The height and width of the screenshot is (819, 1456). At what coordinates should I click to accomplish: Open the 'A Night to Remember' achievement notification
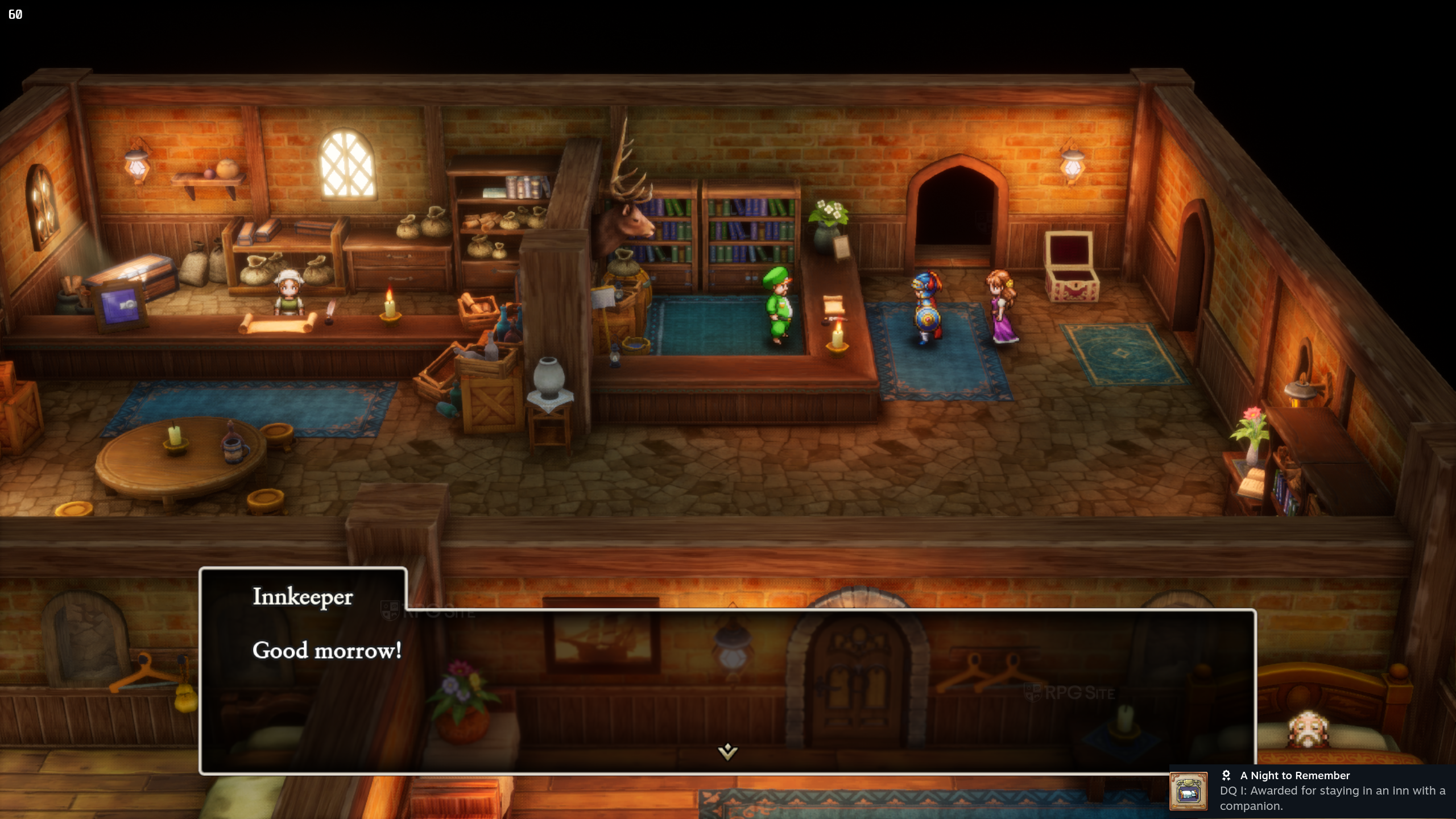(x=1331, y=791)
